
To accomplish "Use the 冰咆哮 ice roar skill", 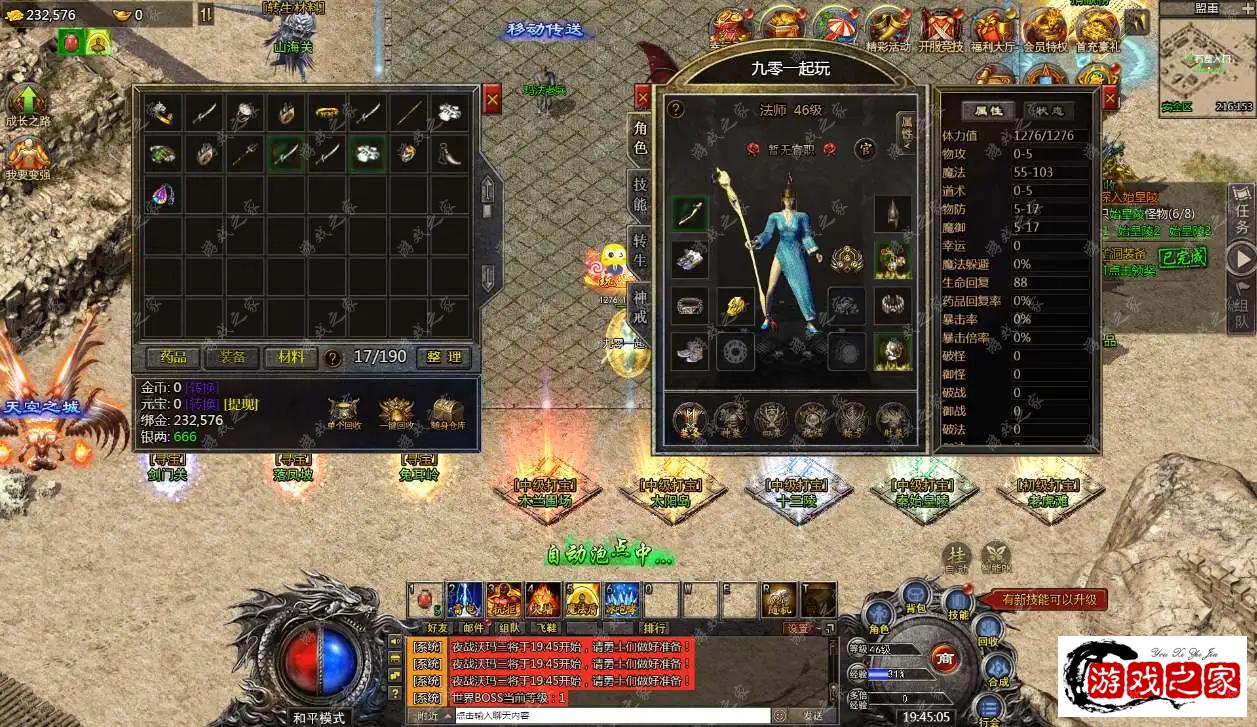I will tap(621, 599).
